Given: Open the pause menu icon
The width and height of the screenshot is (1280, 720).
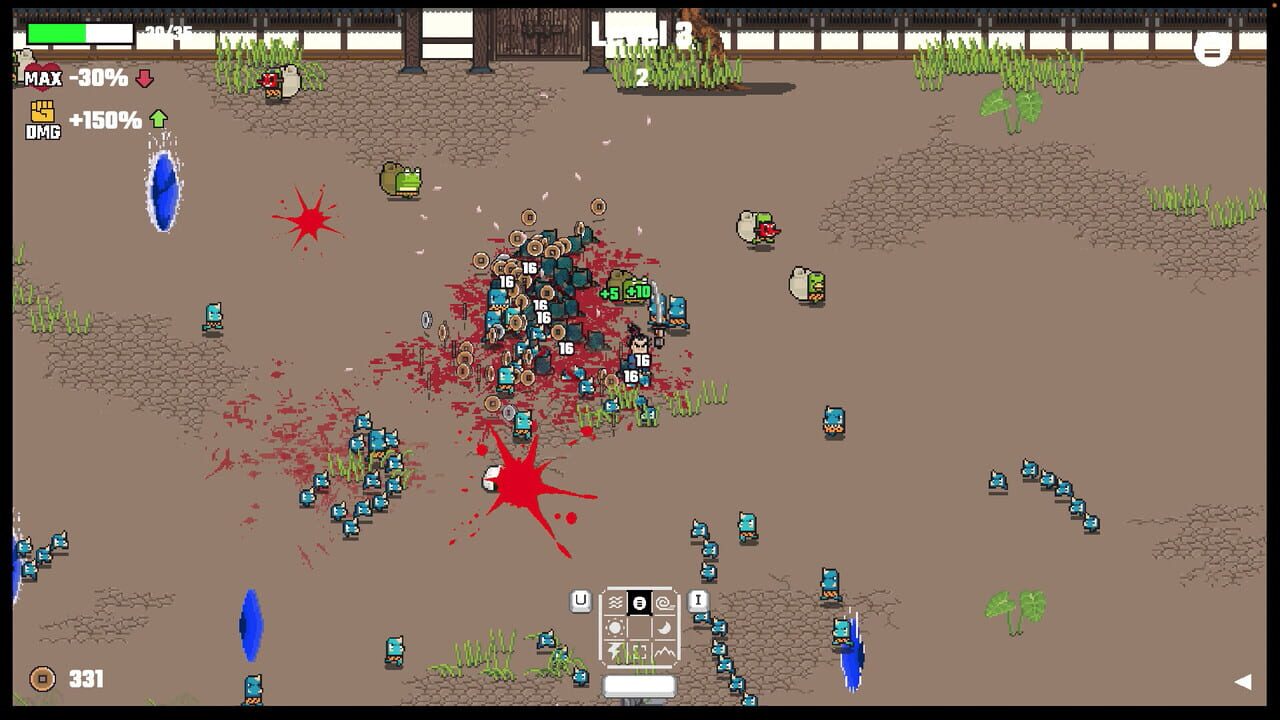Looking at the screenshot, I should point(1211,49).
